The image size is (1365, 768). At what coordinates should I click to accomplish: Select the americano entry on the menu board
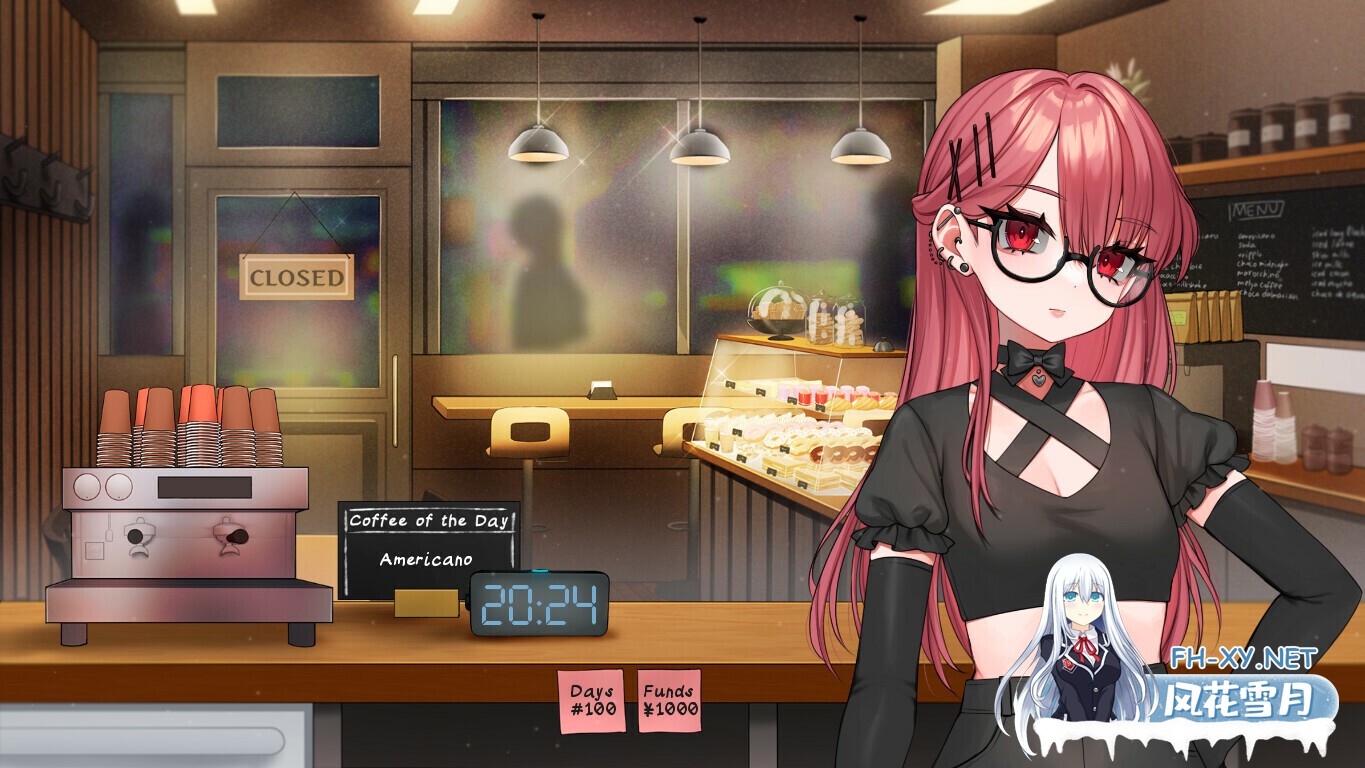point(1257,237)
